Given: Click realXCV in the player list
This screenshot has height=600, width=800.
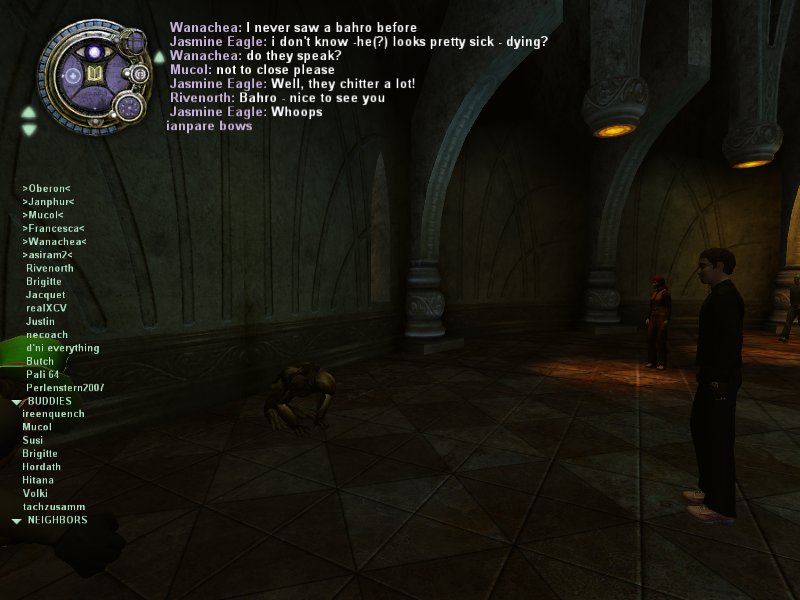Looking at the screenshot, I should [46, 308].
